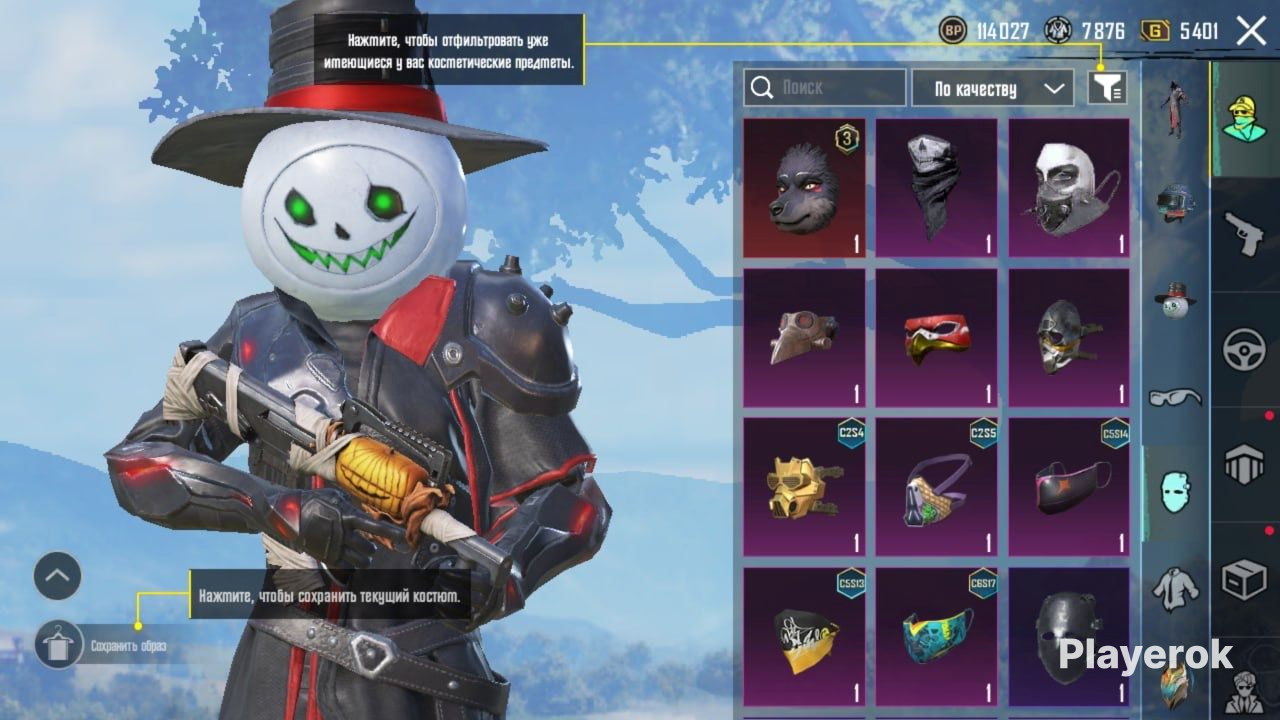Screen dimensions: 1280x720
Task: Toggle the owned cosmetics filter
Action: pos(1107,88)
